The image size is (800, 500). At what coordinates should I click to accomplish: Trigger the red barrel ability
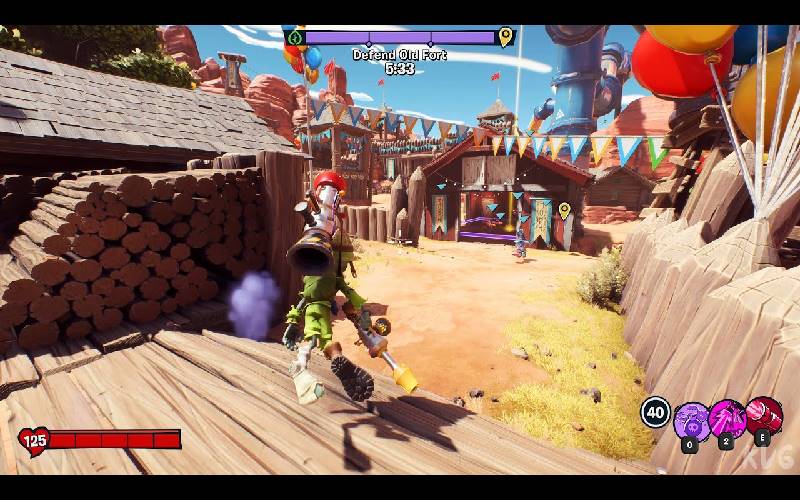click(764, 416)
